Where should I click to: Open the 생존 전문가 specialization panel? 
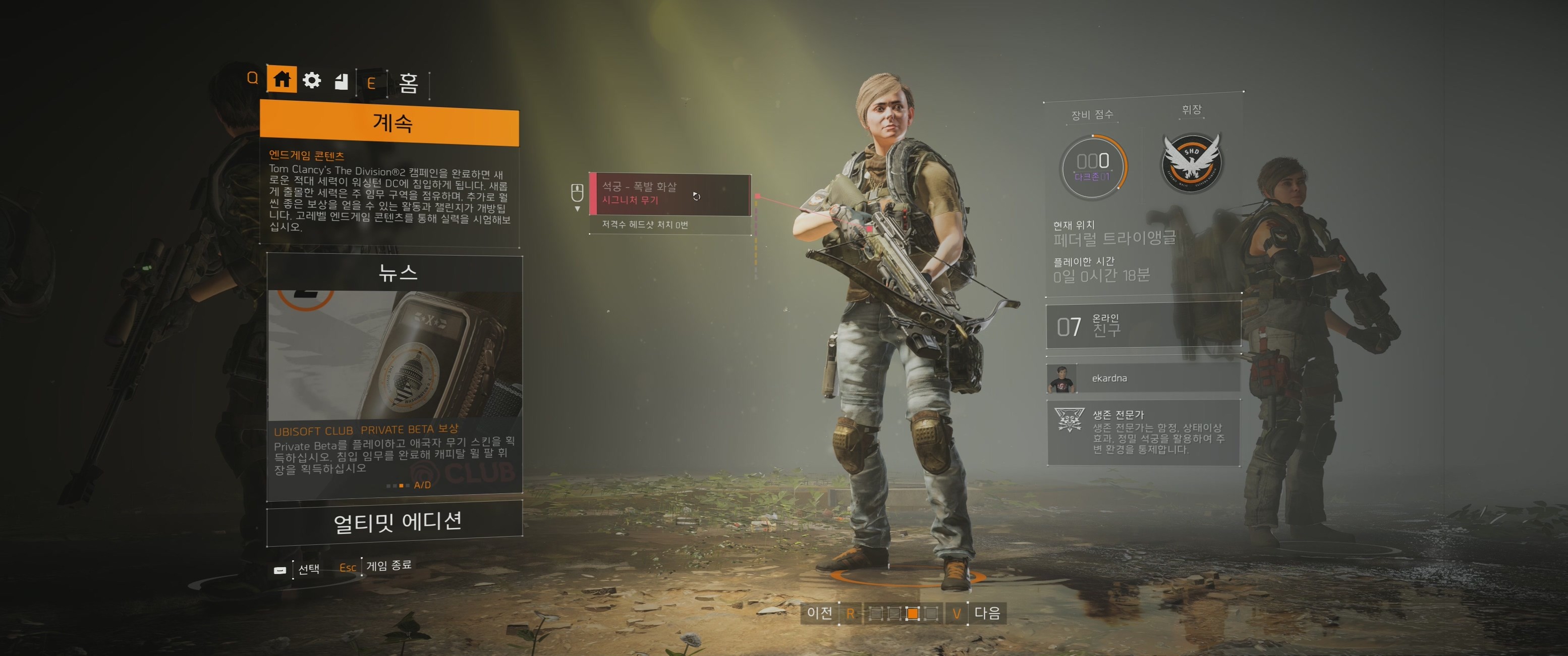[x=1143, y=432]
